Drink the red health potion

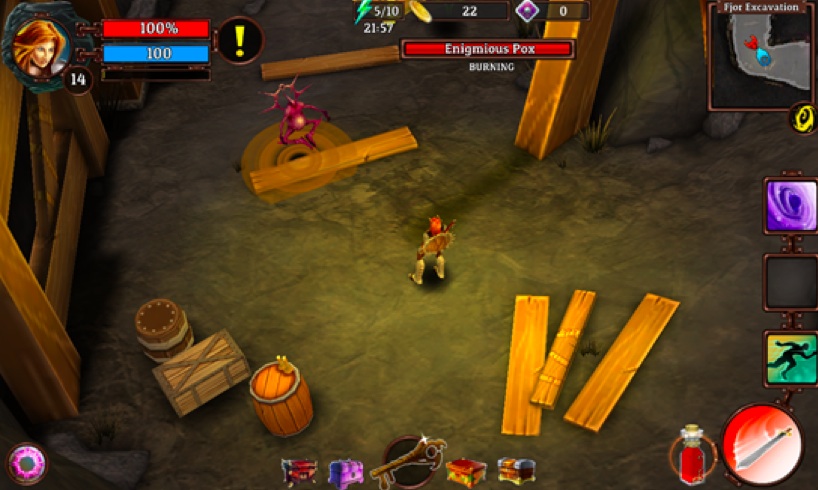tap(692, 457)
